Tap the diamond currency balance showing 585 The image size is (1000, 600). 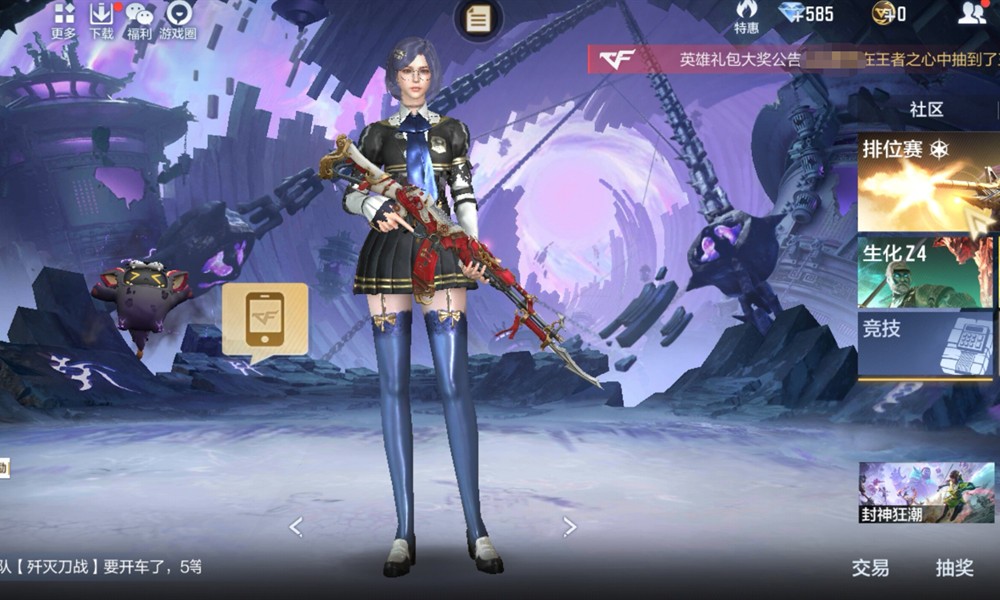tap(806, 14)
